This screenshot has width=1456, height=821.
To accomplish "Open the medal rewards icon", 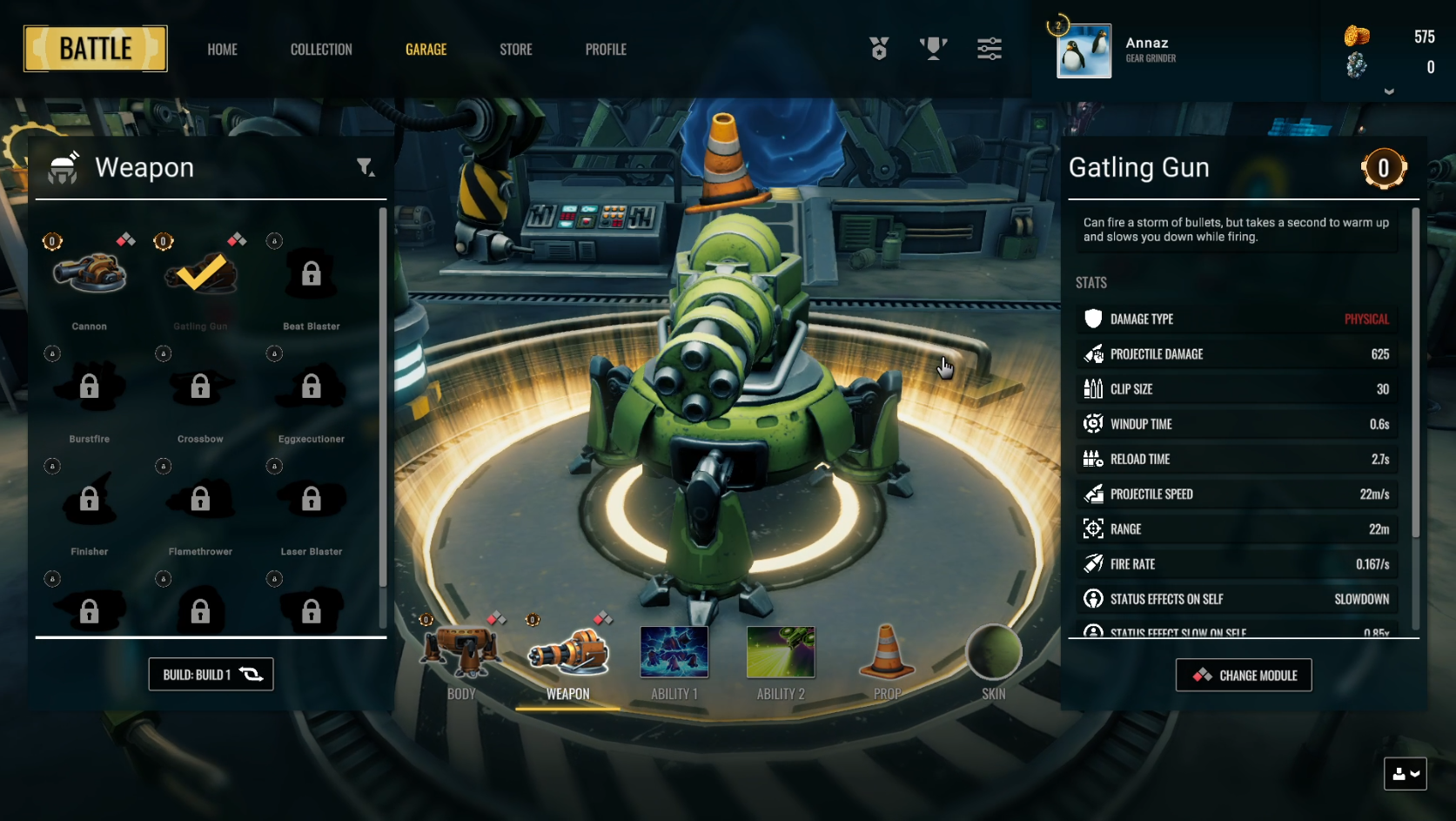I will point(879,49).
